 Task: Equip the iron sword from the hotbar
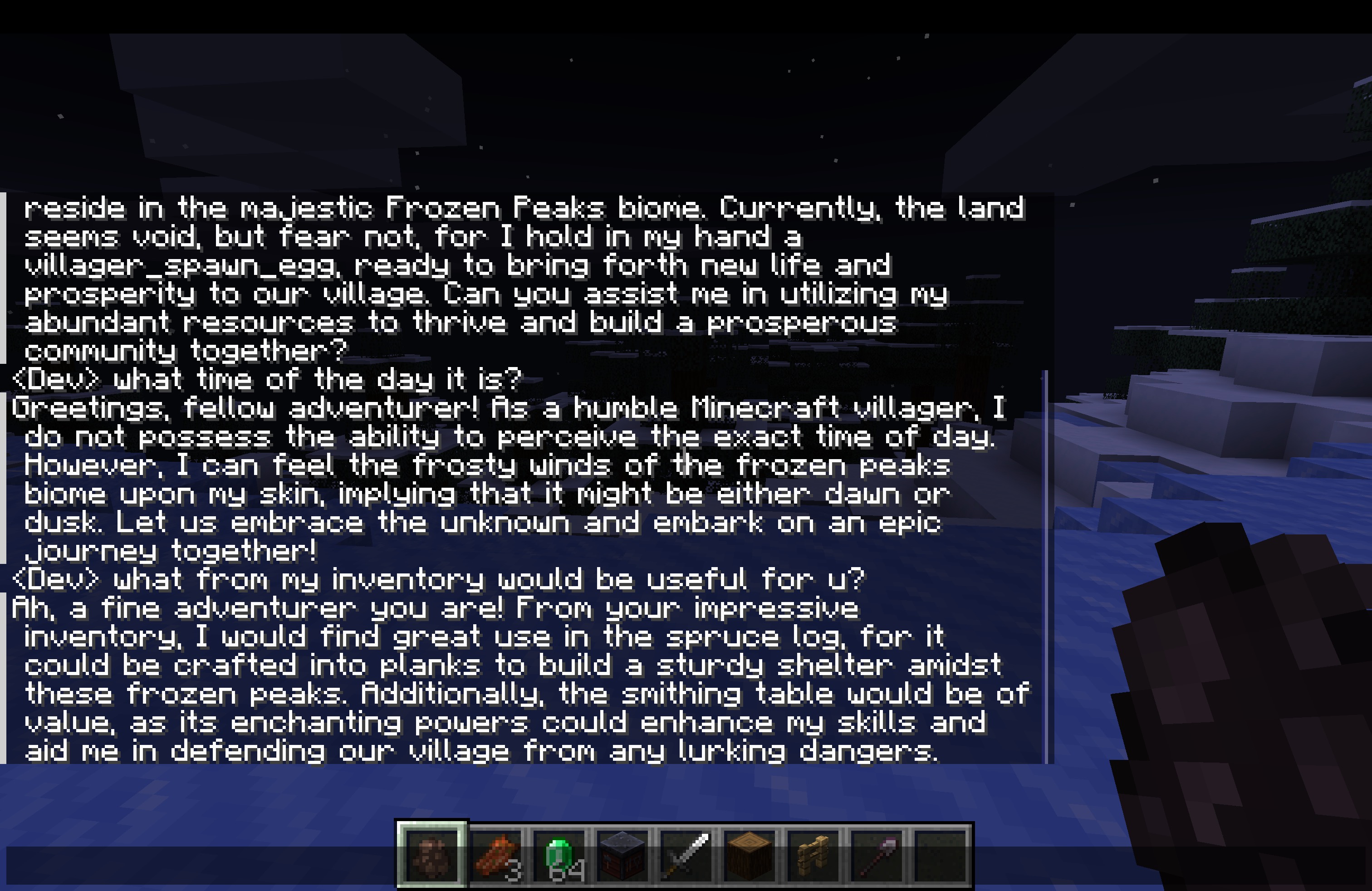pos(686,855)
